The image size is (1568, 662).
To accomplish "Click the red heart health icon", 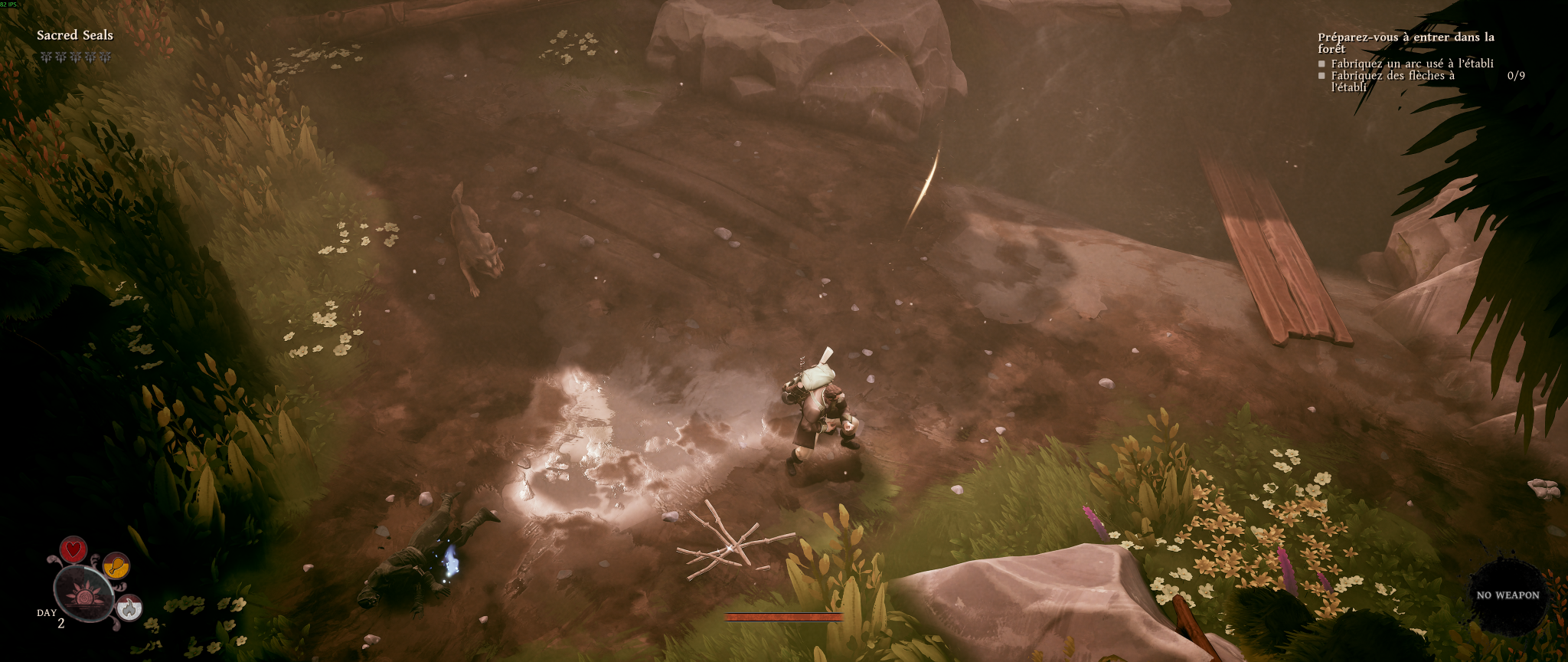I will pos(73,549).
